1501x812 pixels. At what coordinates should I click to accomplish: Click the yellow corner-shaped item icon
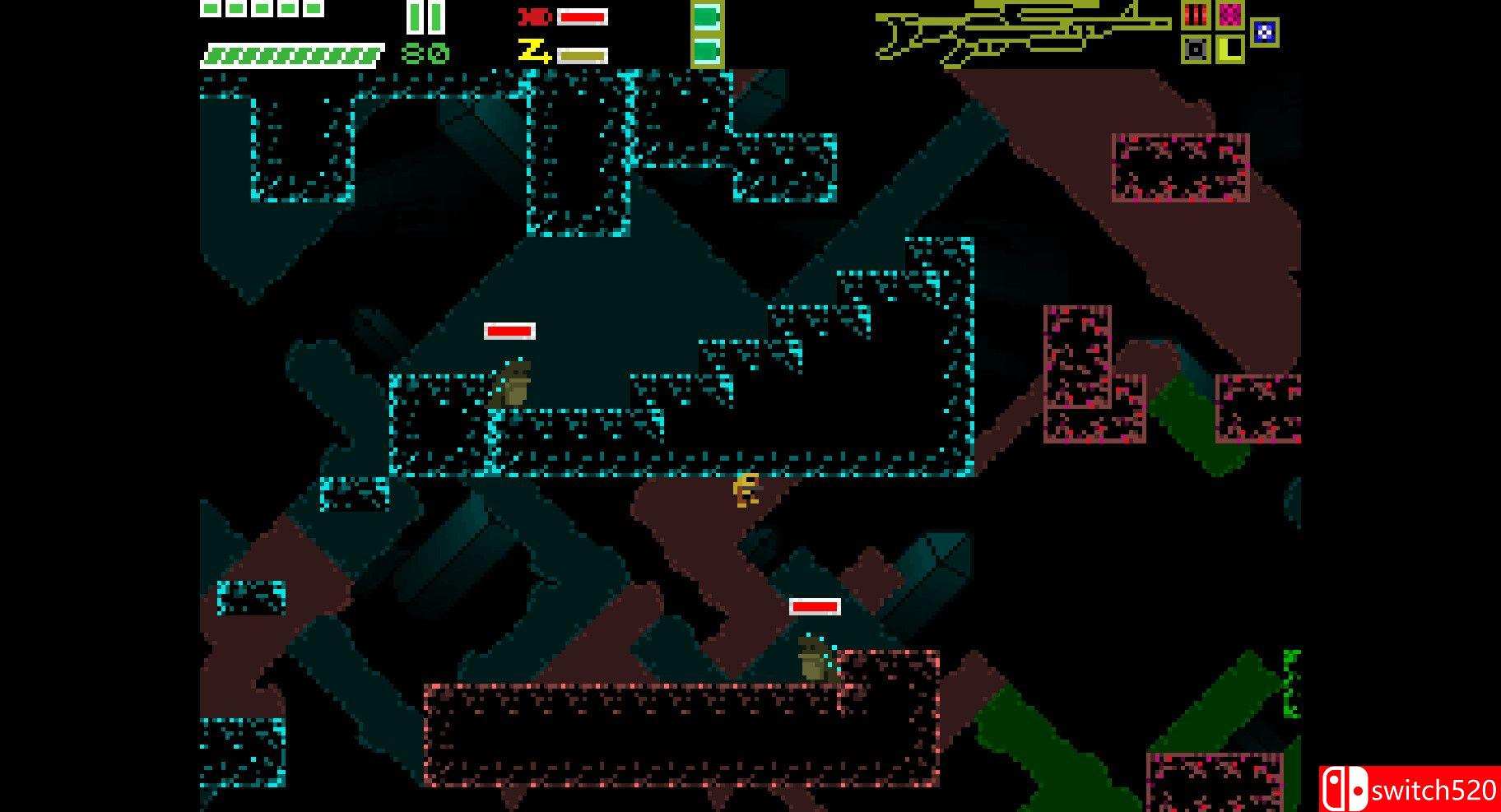[x=1229, y=49]
